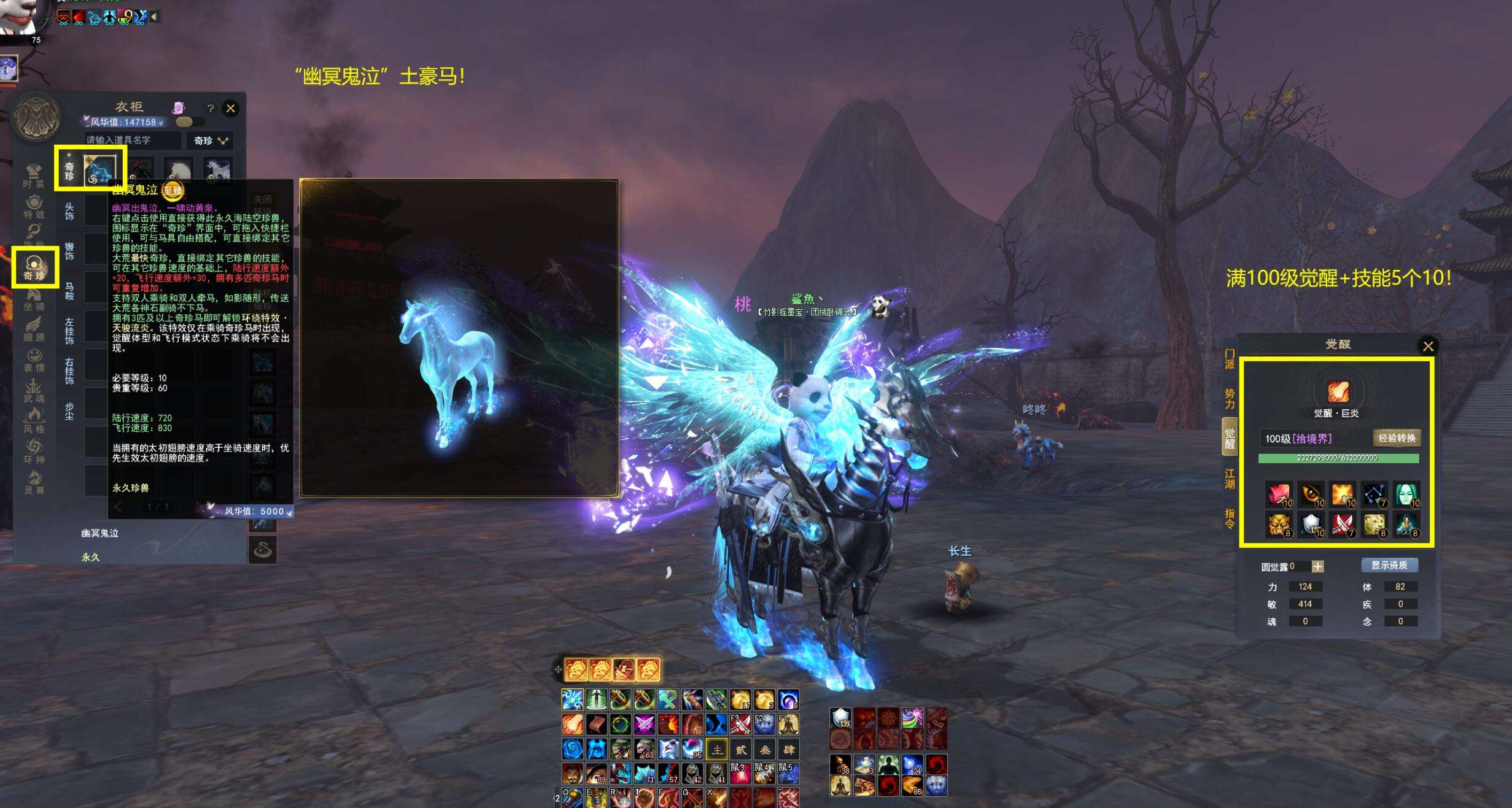Image resolution: width=1512 pixels, height=808 pixels.
Task: Select the 觉醒·巨炎 awakening skill icon
Action: pyautogui.click(x=1338, y=391)
